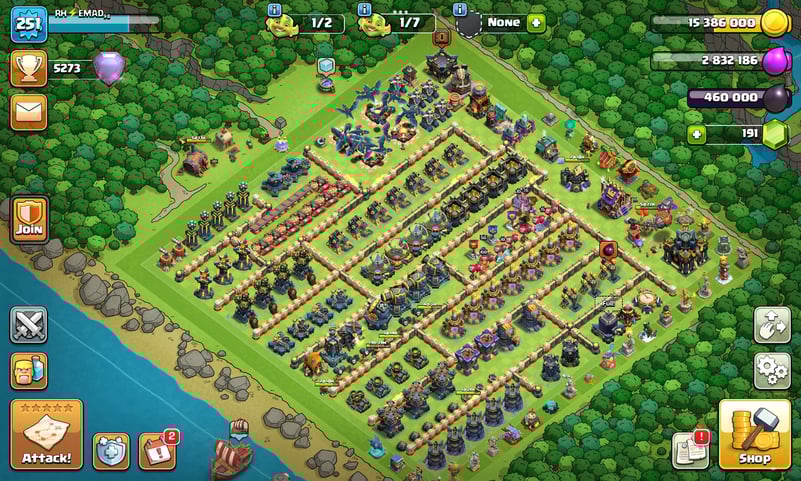Show info for the 1/7 builders
The image size is (801, 481).
pyautogui.click(x=366, y=9)
